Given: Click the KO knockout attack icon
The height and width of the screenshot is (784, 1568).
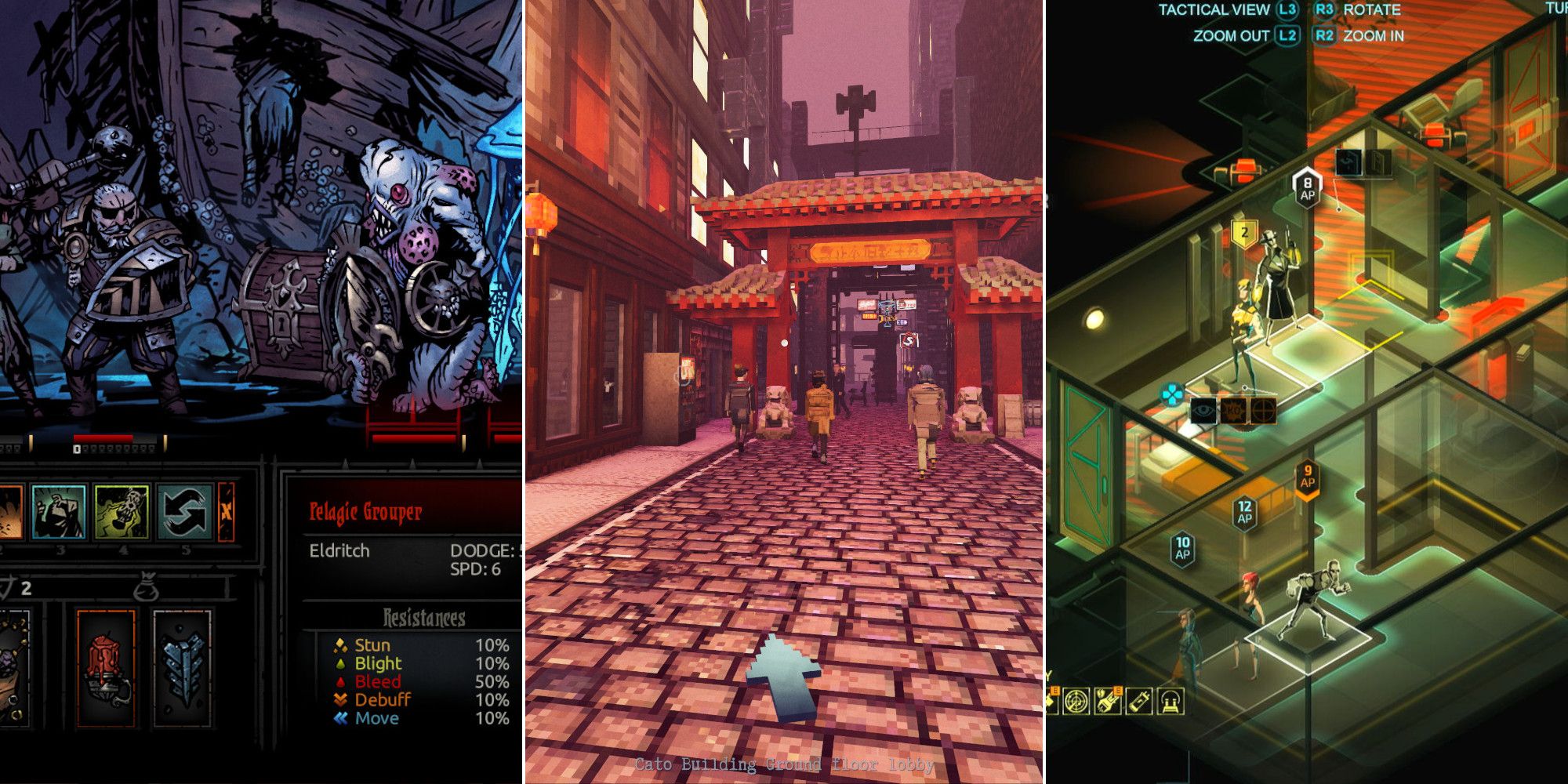Looking at the screenshot, I should tap(1233, 410).
